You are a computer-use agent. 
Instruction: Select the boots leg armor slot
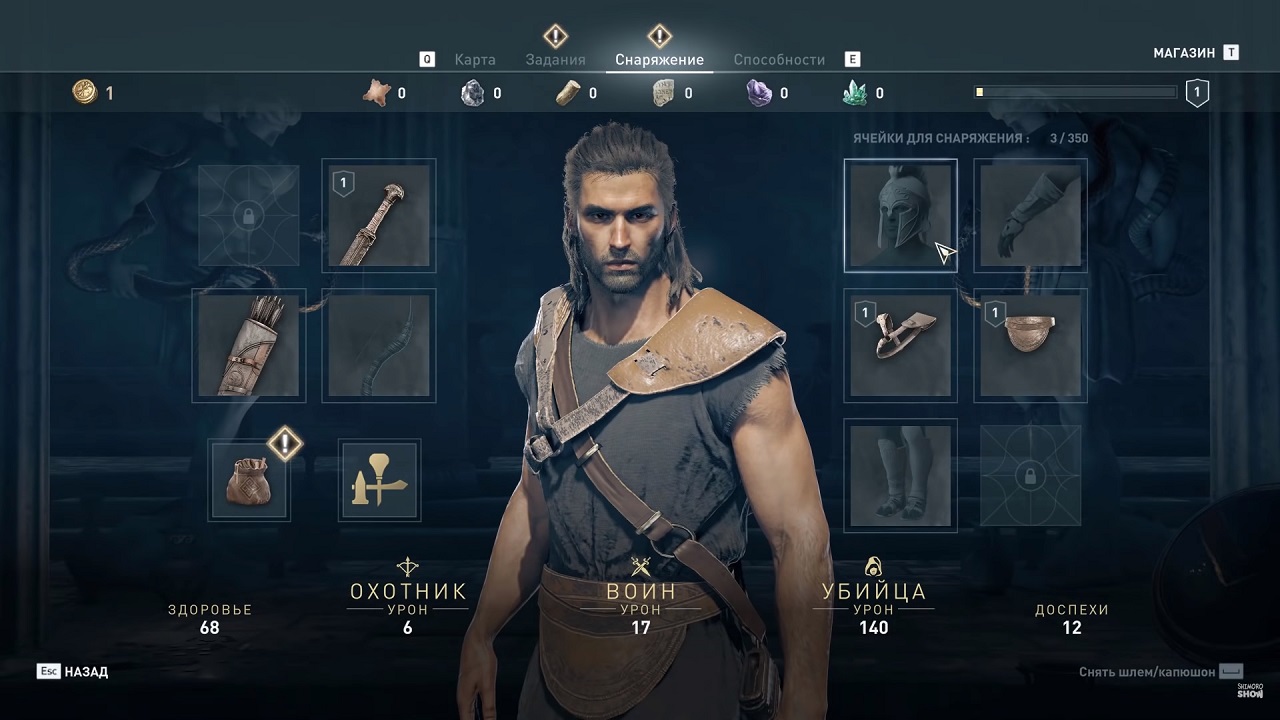(900, 475)
